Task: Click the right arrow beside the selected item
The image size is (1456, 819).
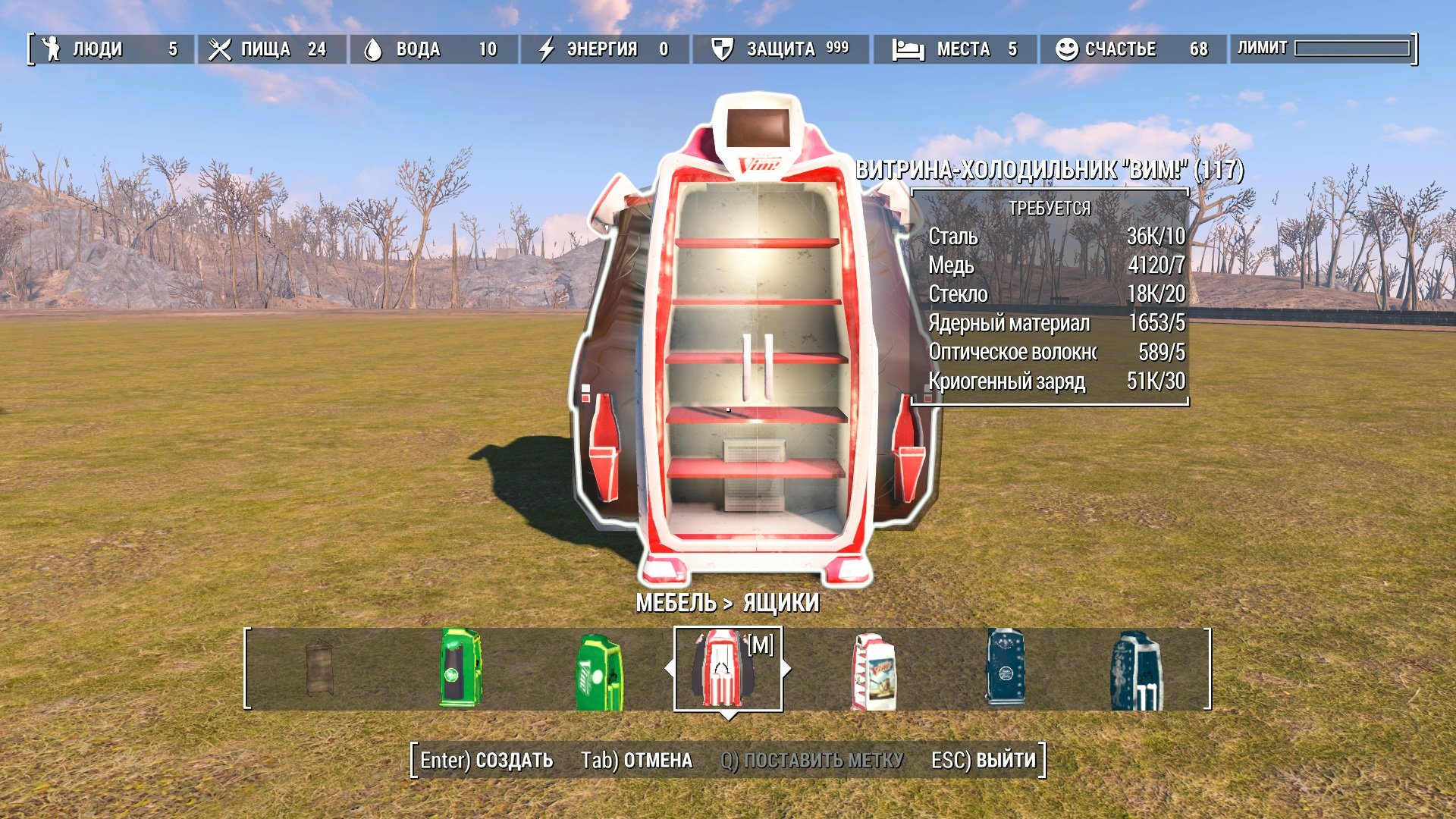Action: (786, 669)
